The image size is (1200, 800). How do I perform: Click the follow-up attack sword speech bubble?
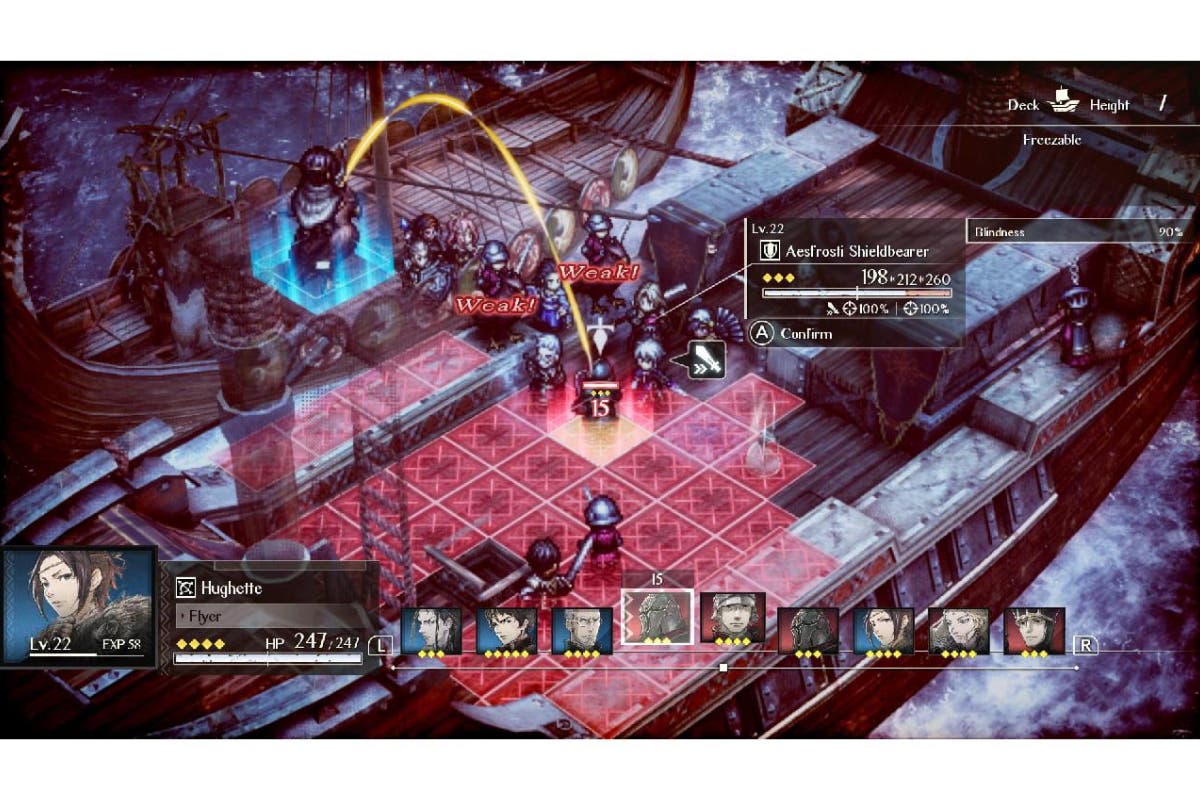pyautogui.click(x=706, y=361)
